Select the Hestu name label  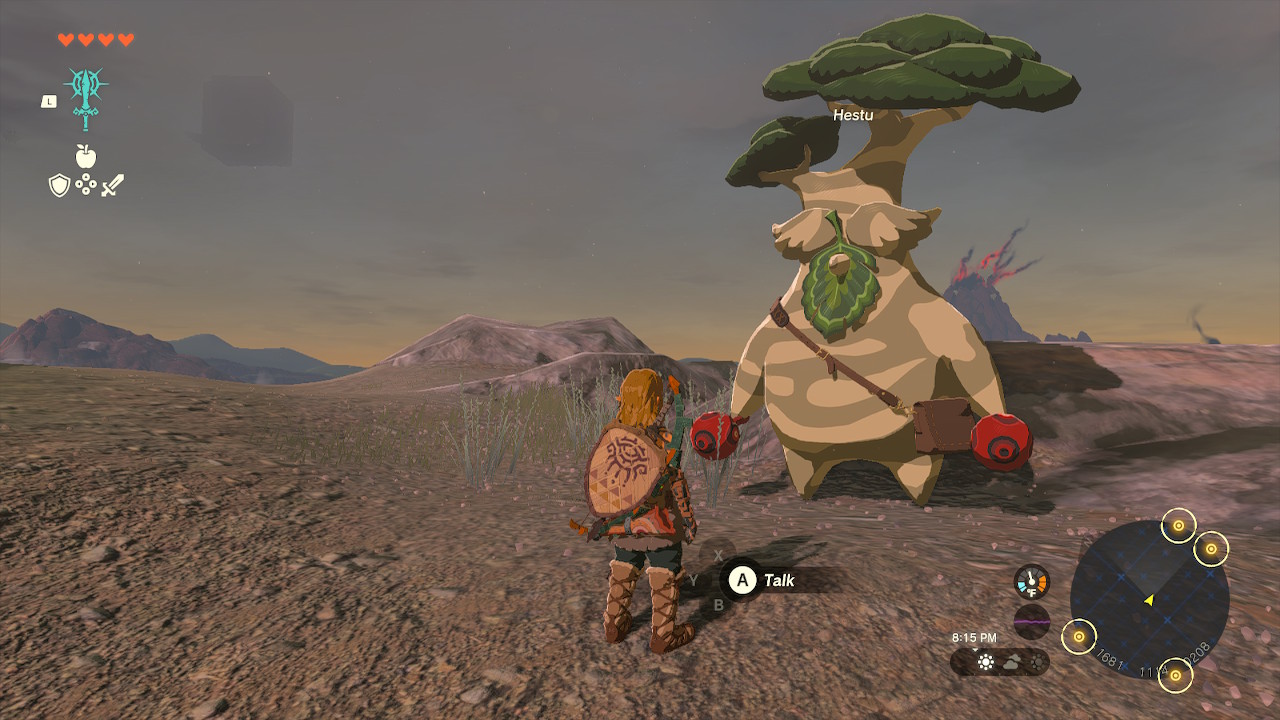click(x=852, y=116)
